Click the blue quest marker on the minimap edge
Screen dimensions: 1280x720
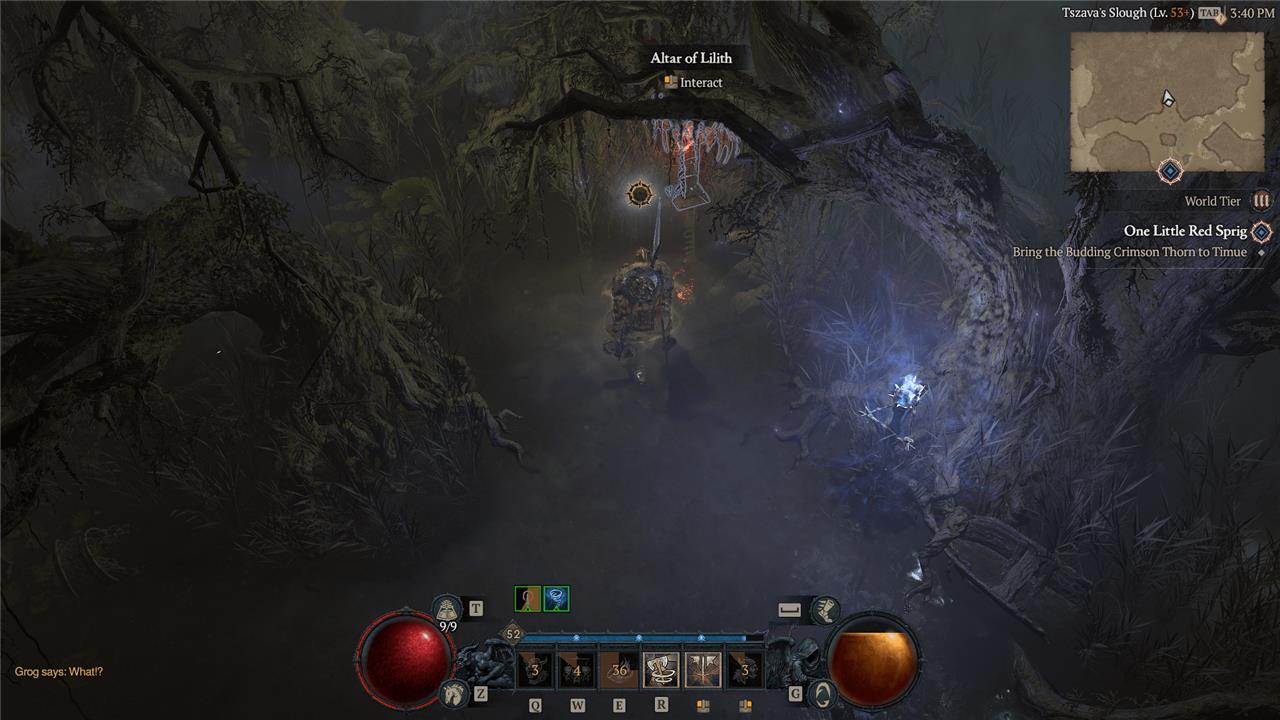(x=1170, y=171)
